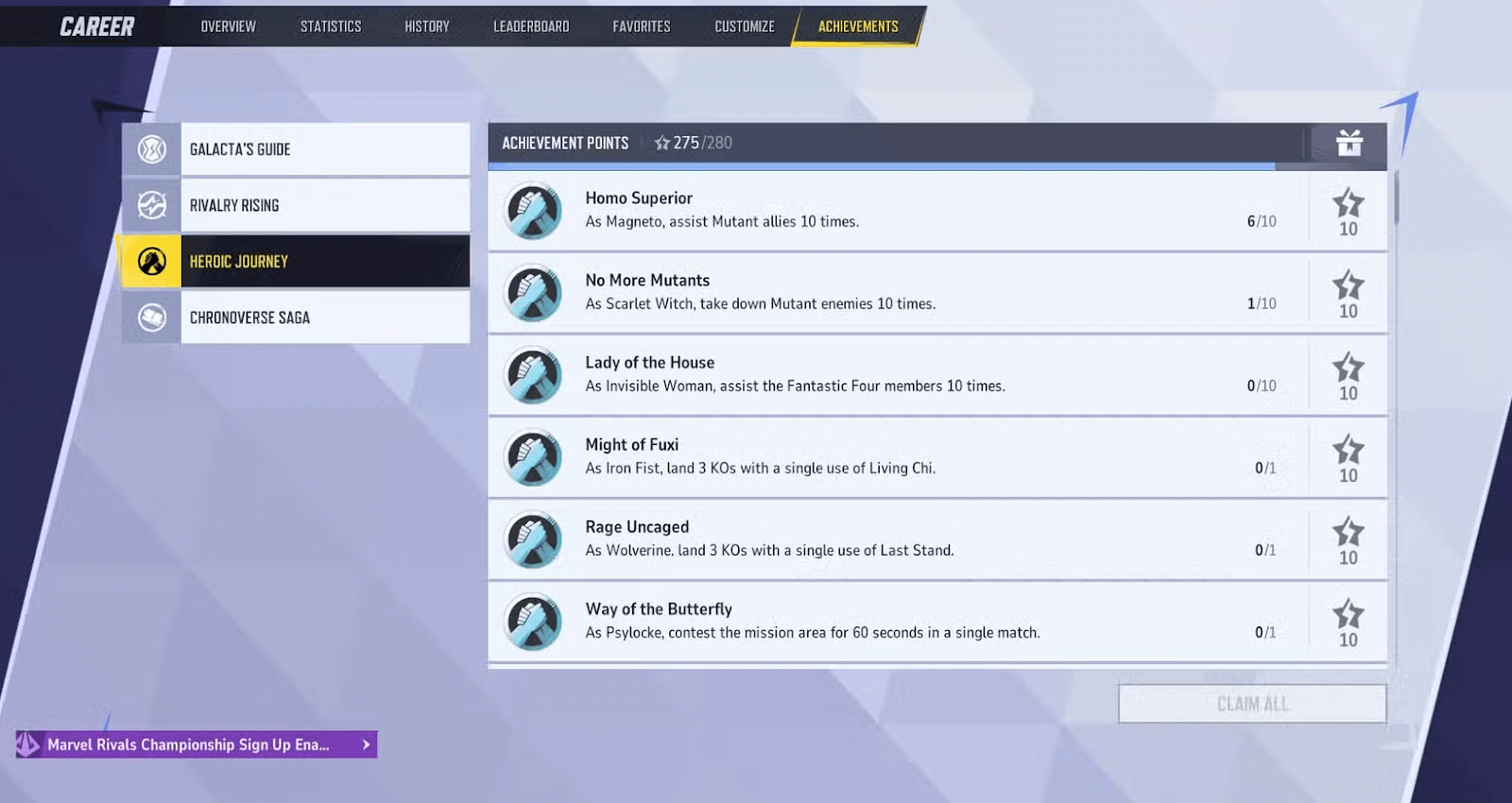Open the Customize section
This screenshot has height=803, width=1512.
pos(744,26)
